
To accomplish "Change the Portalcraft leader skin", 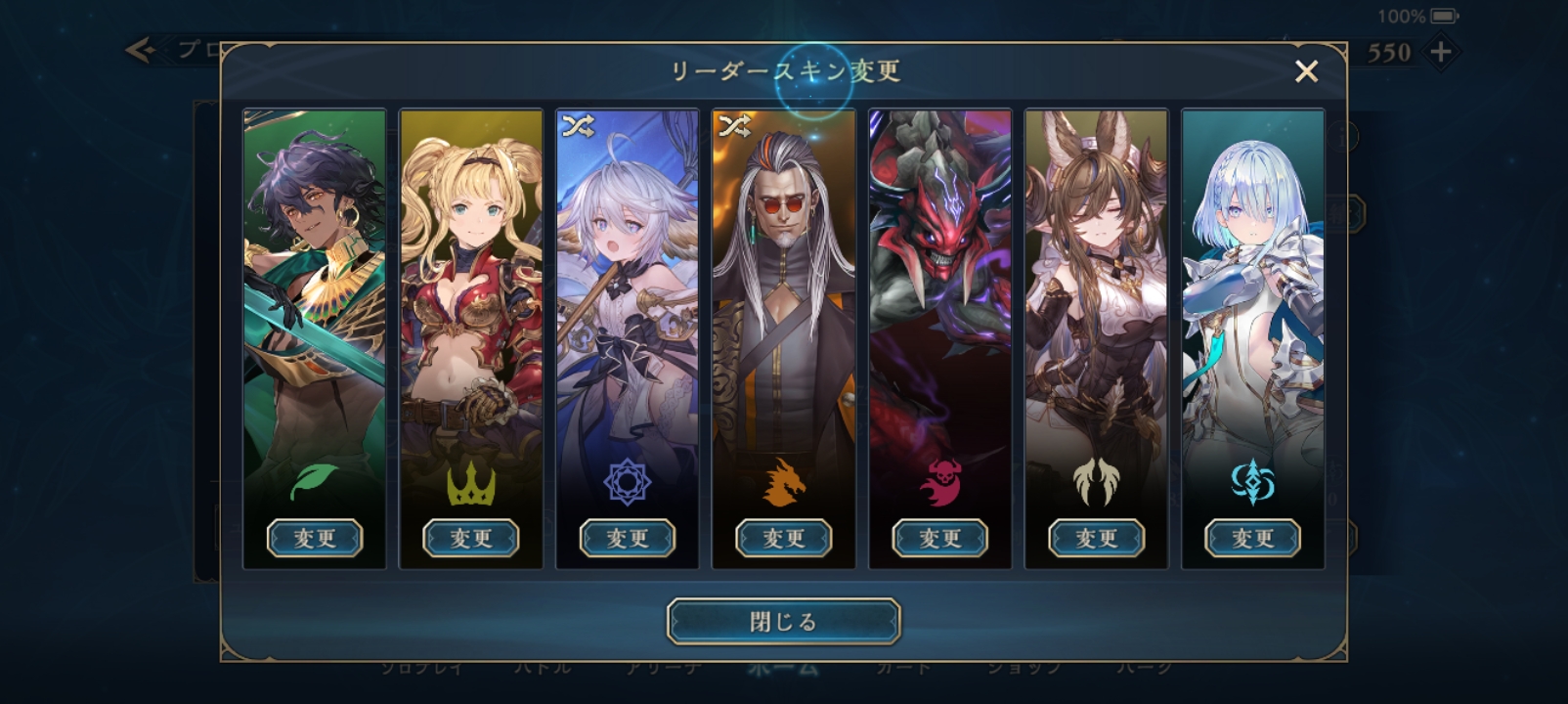I will click(x=1252, y=538).
